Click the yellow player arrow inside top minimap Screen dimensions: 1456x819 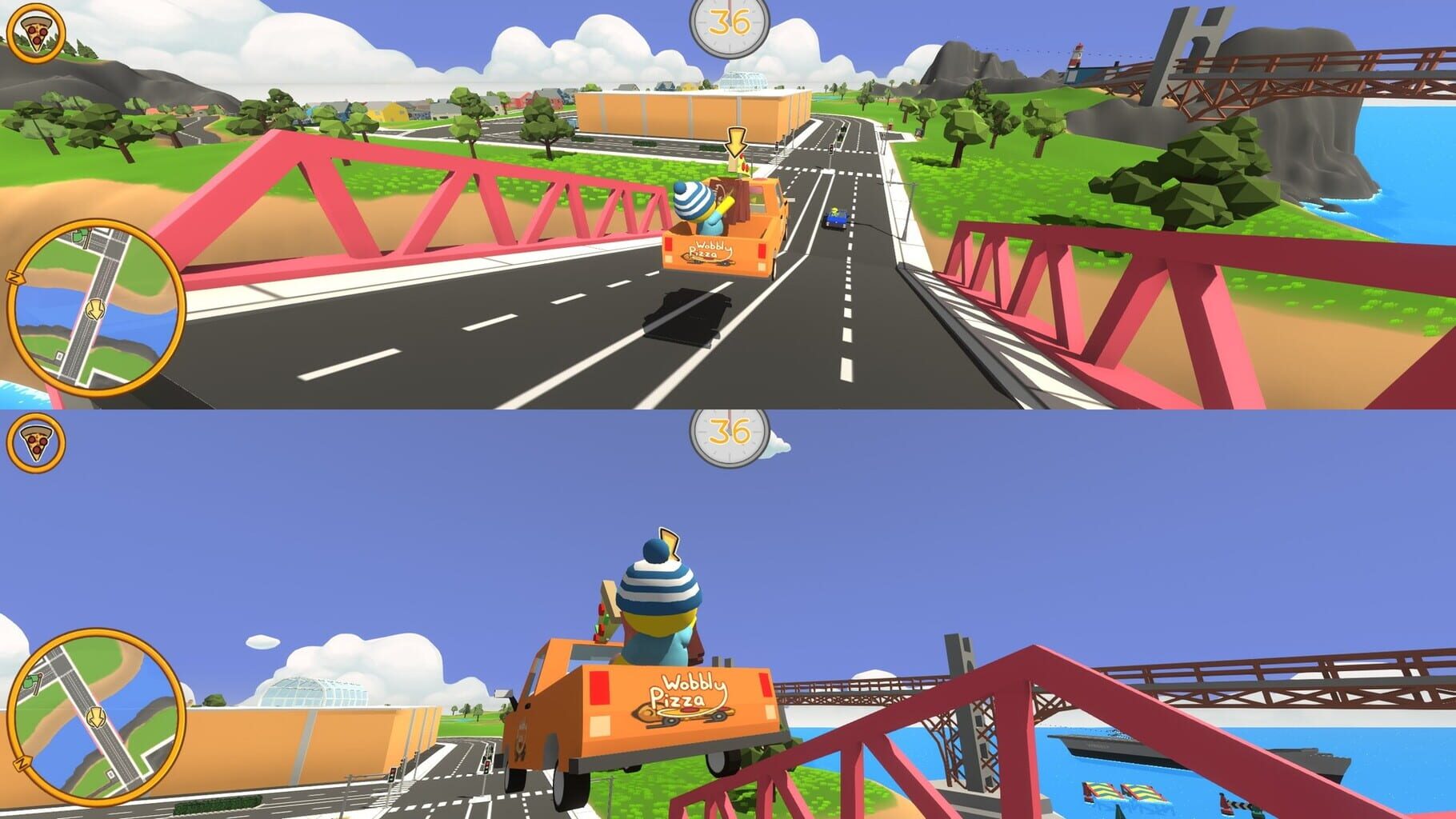point(95,309)
